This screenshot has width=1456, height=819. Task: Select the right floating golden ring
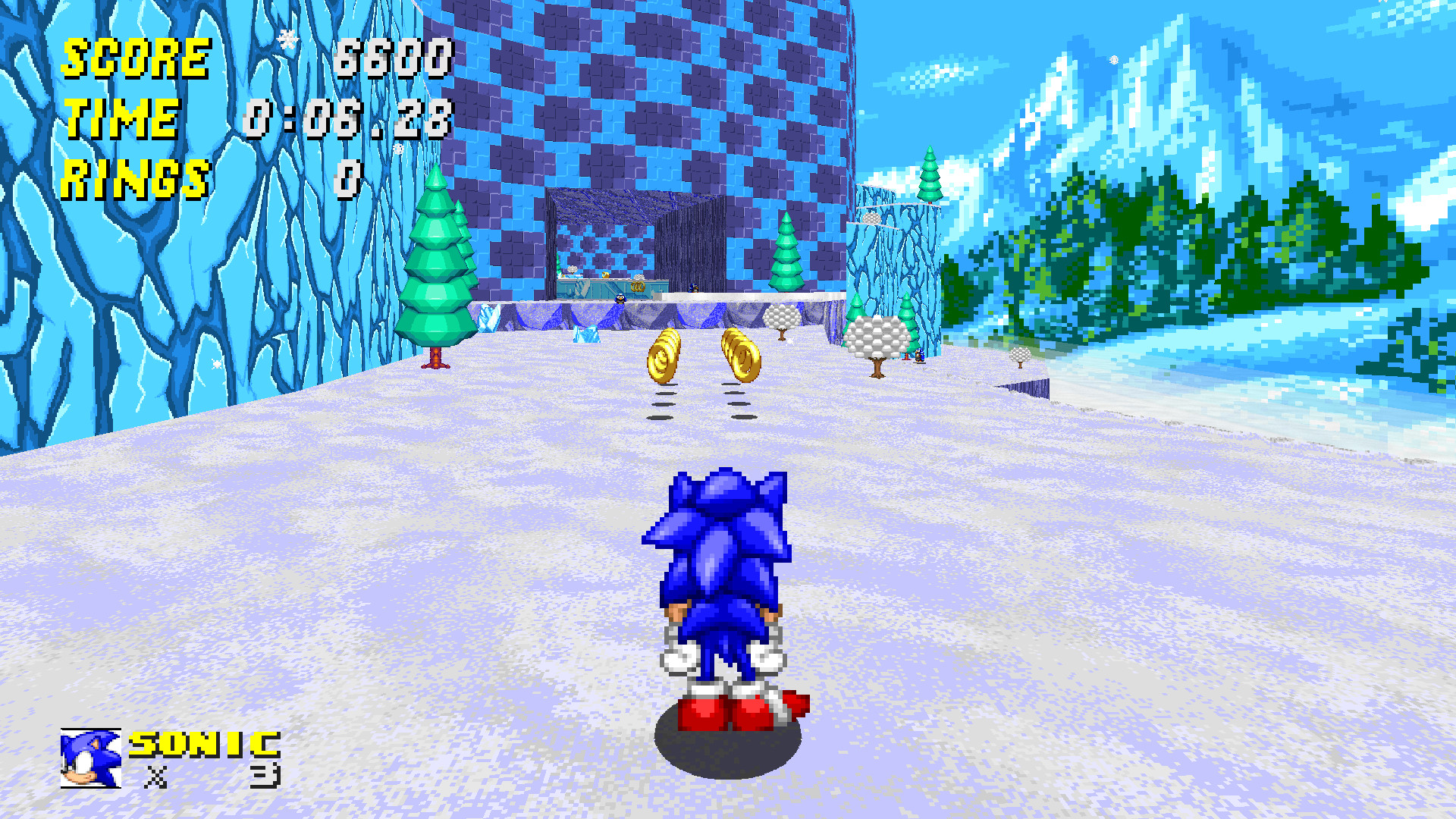point(741,356)
